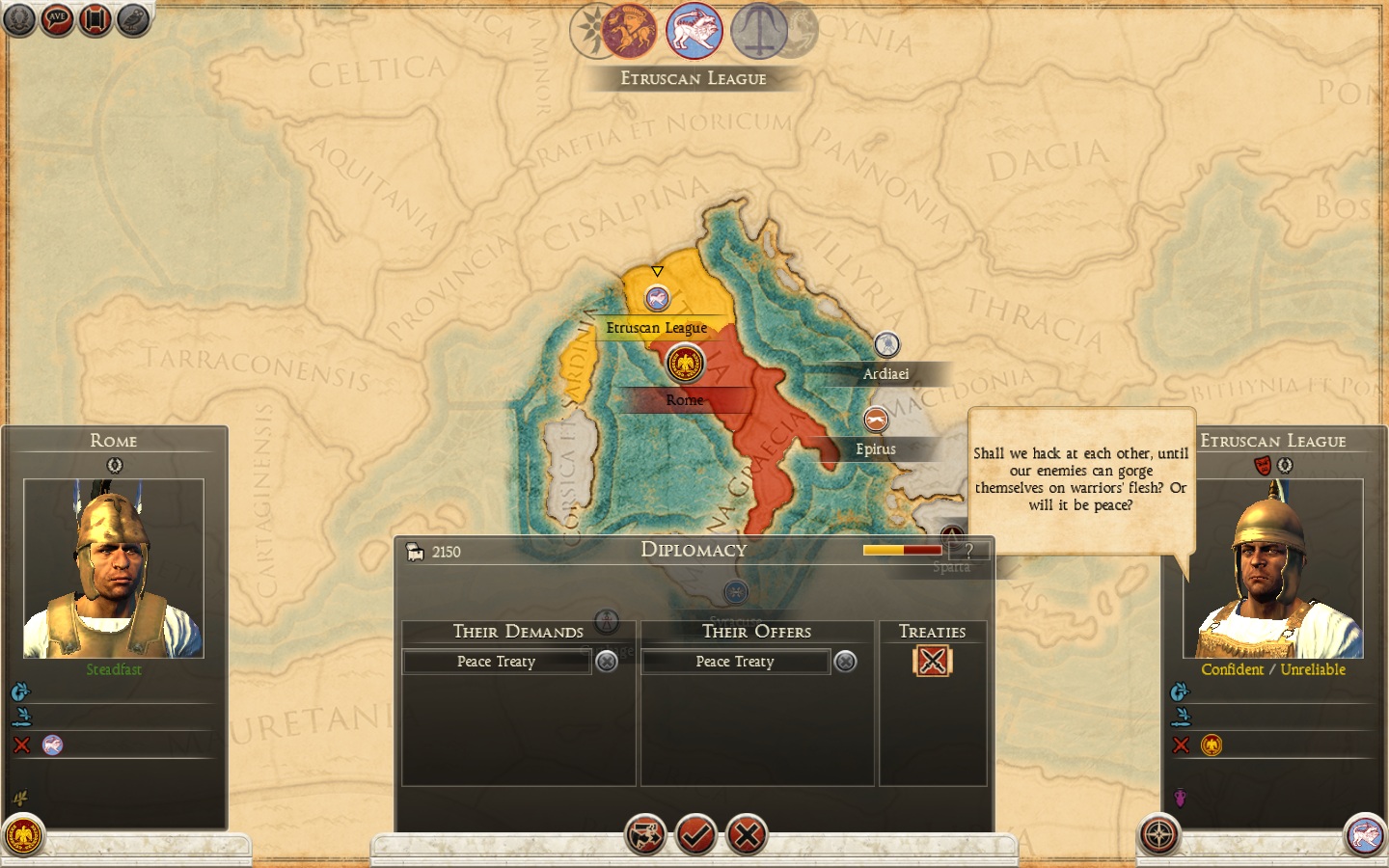Remove Peace Treaty from Their Demands

point(607,662)
